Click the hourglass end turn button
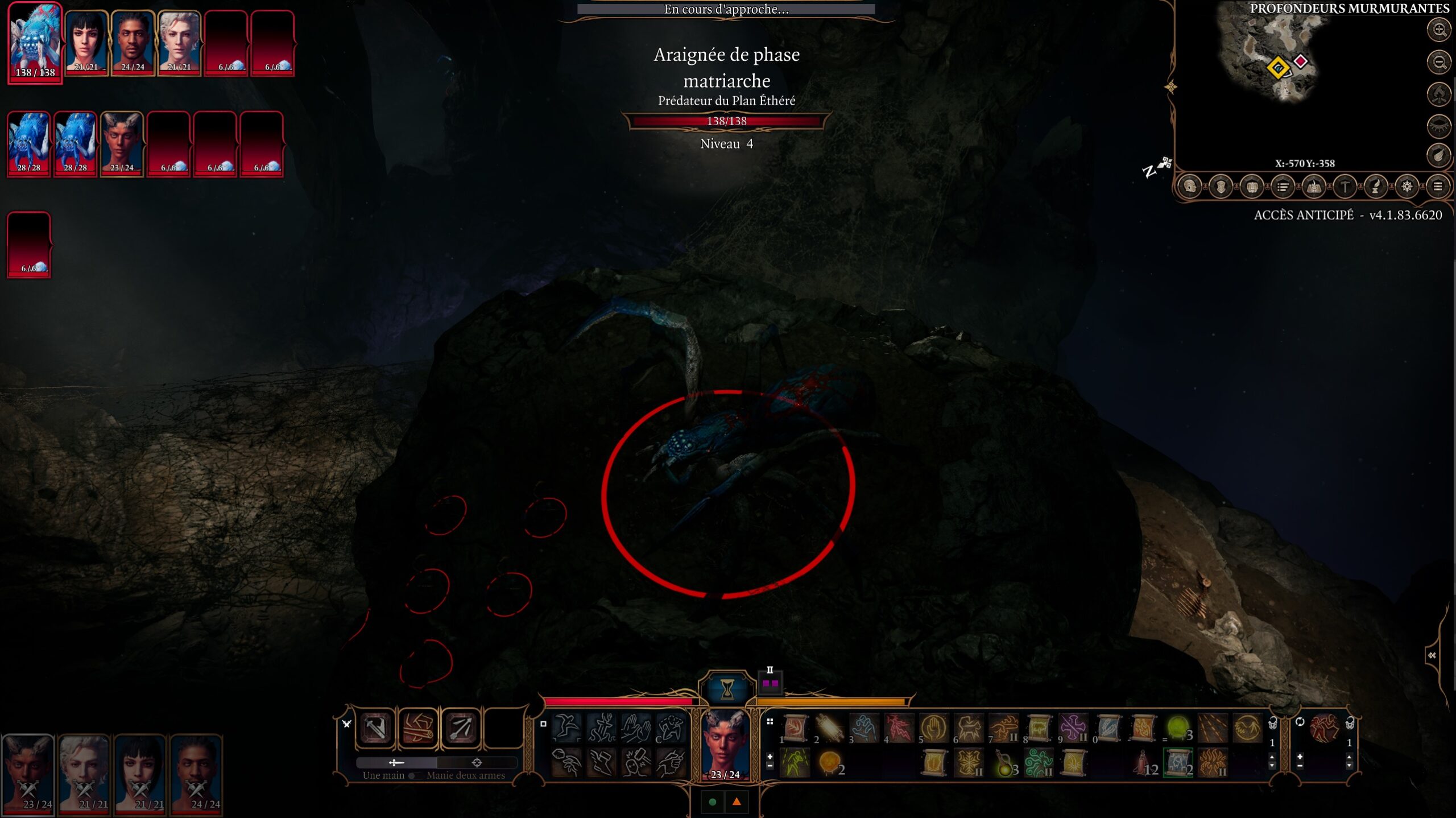1456x818 pixels. 727,688
